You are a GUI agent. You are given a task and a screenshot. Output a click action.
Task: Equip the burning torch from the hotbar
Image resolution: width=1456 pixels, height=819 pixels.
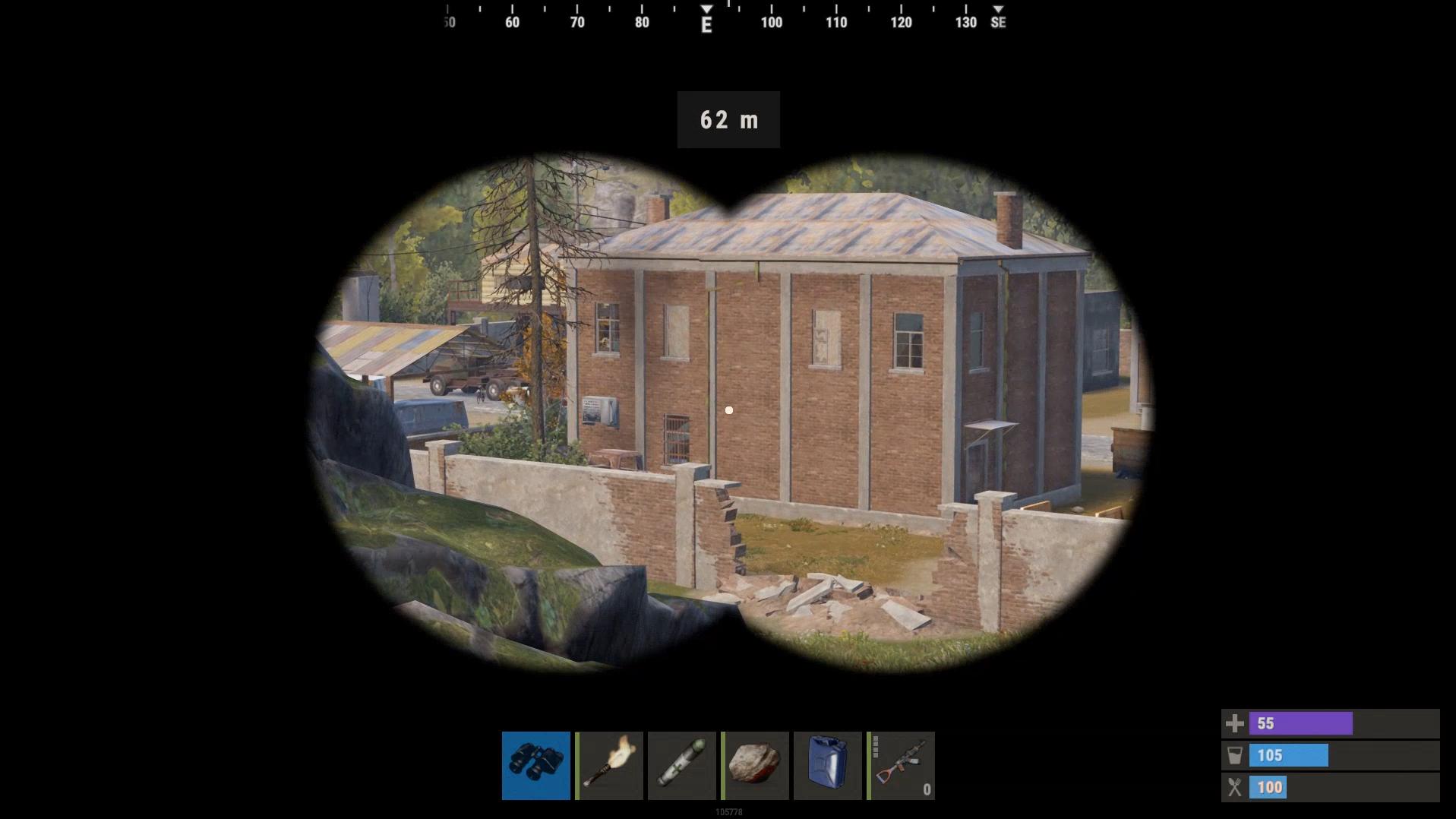609,765
